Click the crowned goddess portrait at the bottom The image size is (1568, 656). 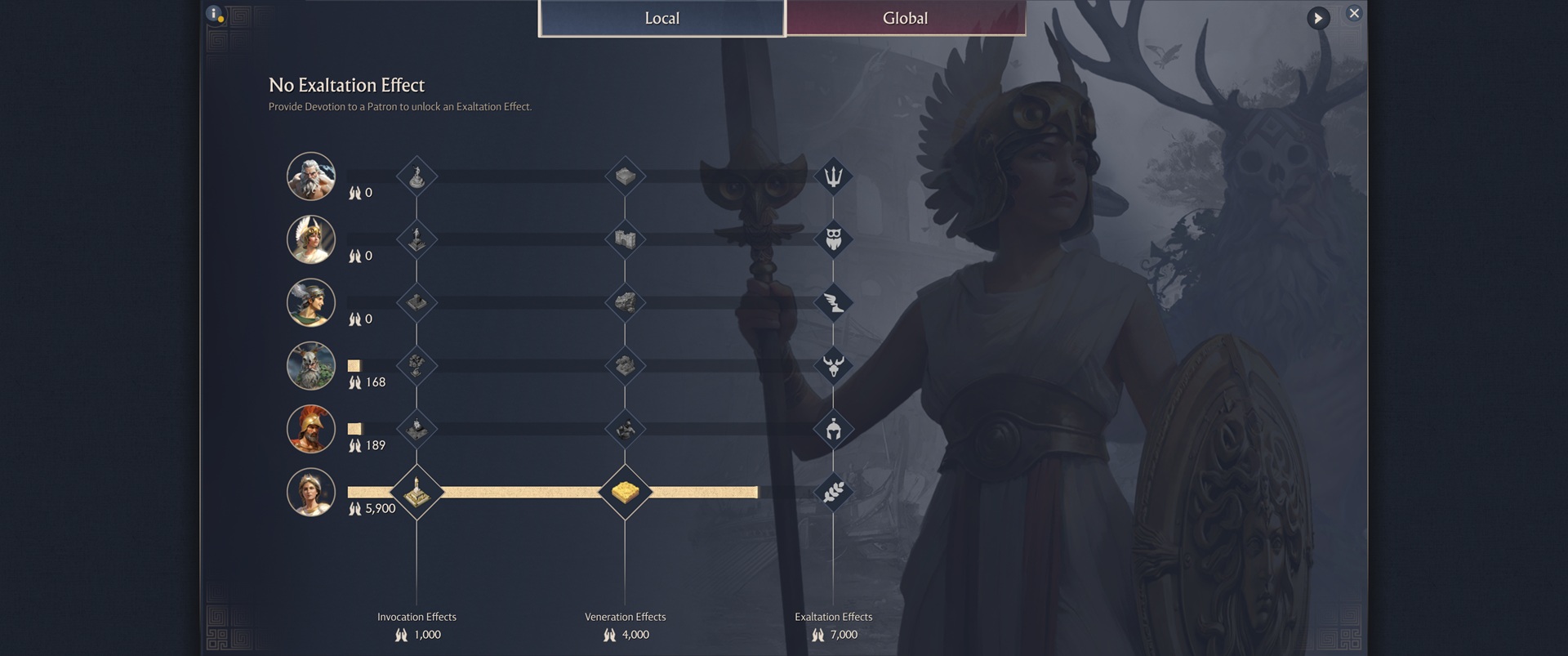click(311, 493)
